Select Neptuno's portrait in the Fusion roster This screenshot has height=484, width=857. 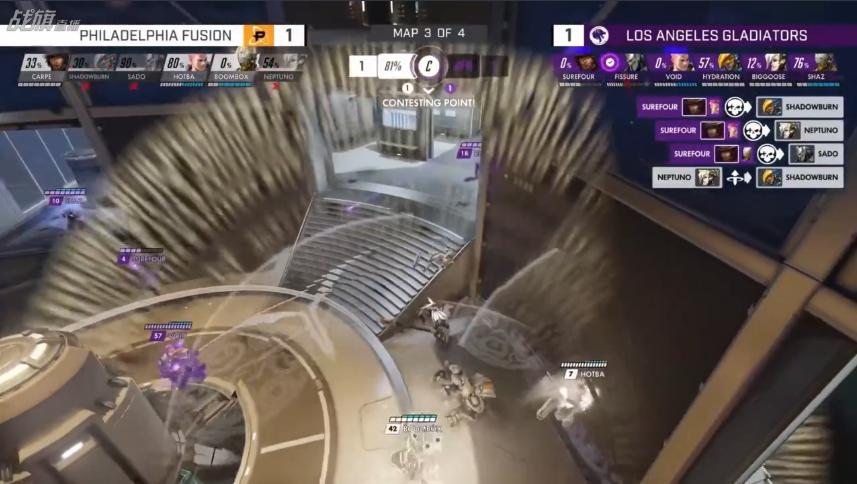click(293, 63)
